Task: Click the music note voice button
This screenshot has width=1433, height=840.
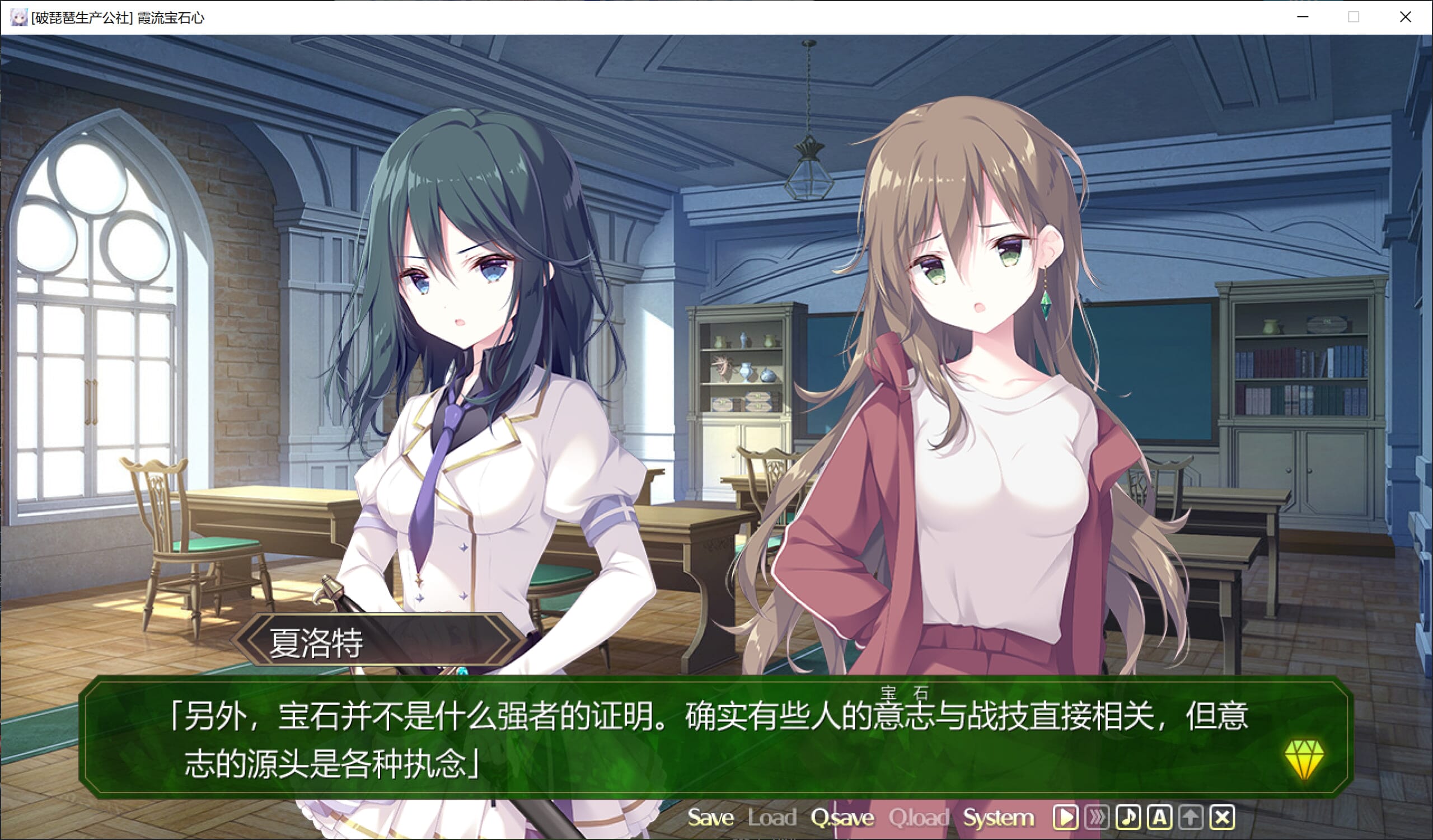Action: pos(1128,818)
